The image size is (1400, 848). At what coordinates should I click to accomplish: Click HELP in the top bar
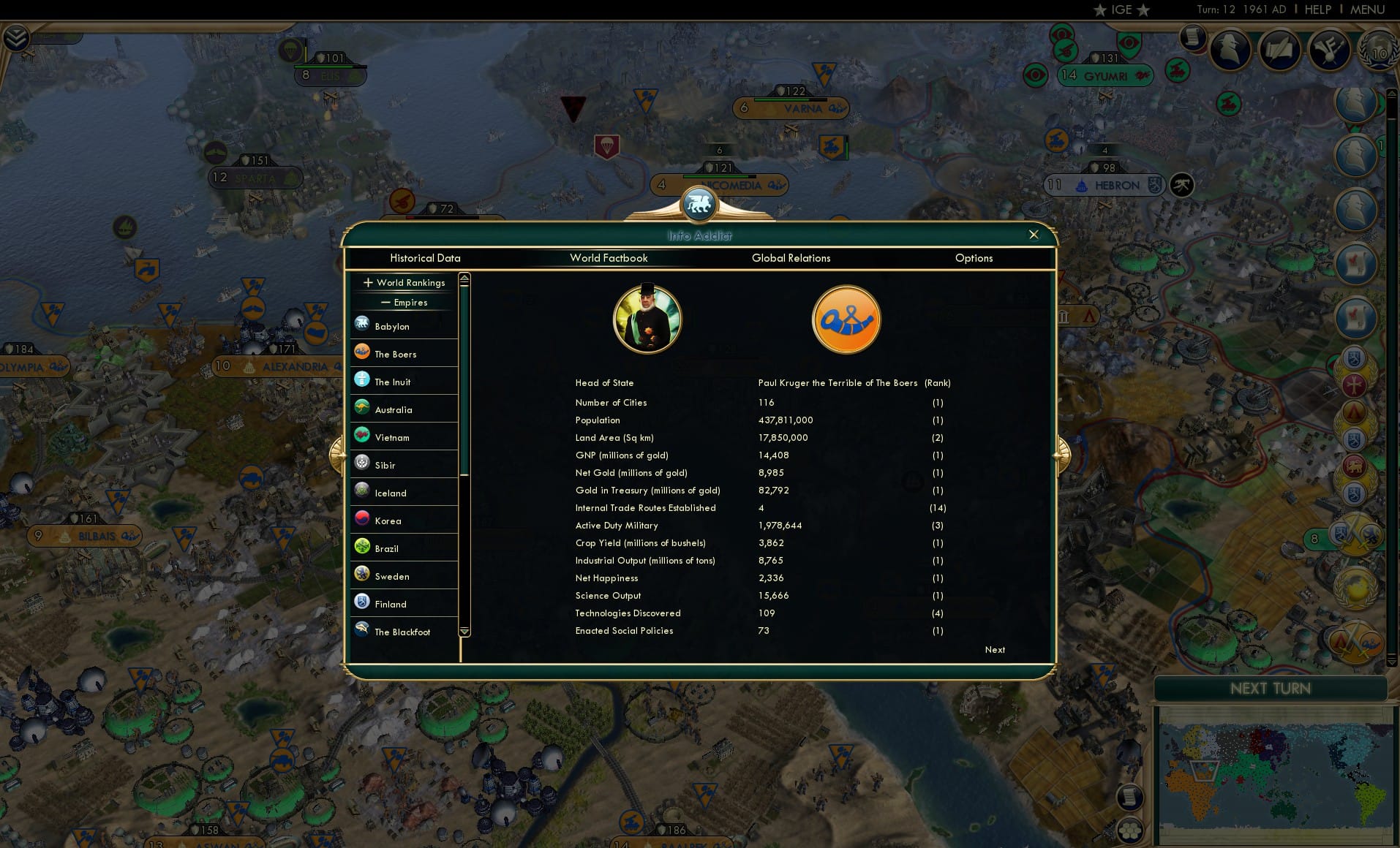click(1317, 10)
